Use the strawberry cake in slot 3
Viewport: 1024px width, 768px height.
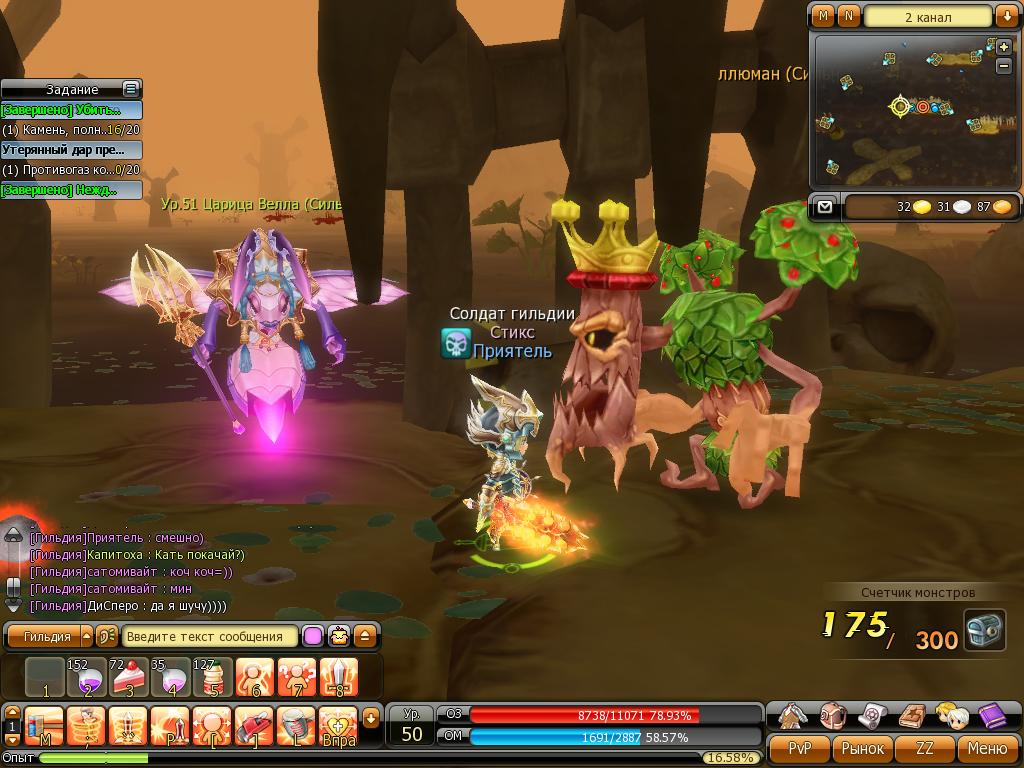[128, 677]
